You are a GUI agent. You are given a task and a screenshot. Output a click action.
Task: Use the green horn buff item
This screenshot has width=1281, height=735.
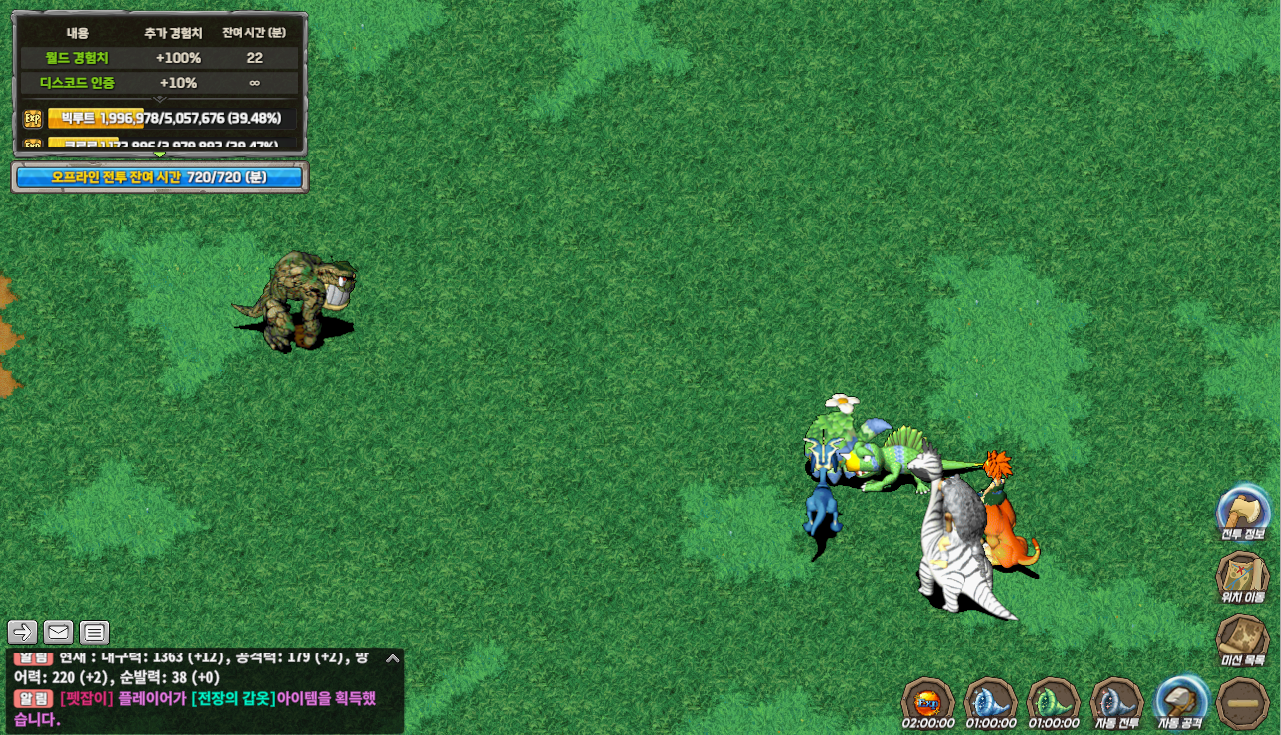[x=1053, y=699]
